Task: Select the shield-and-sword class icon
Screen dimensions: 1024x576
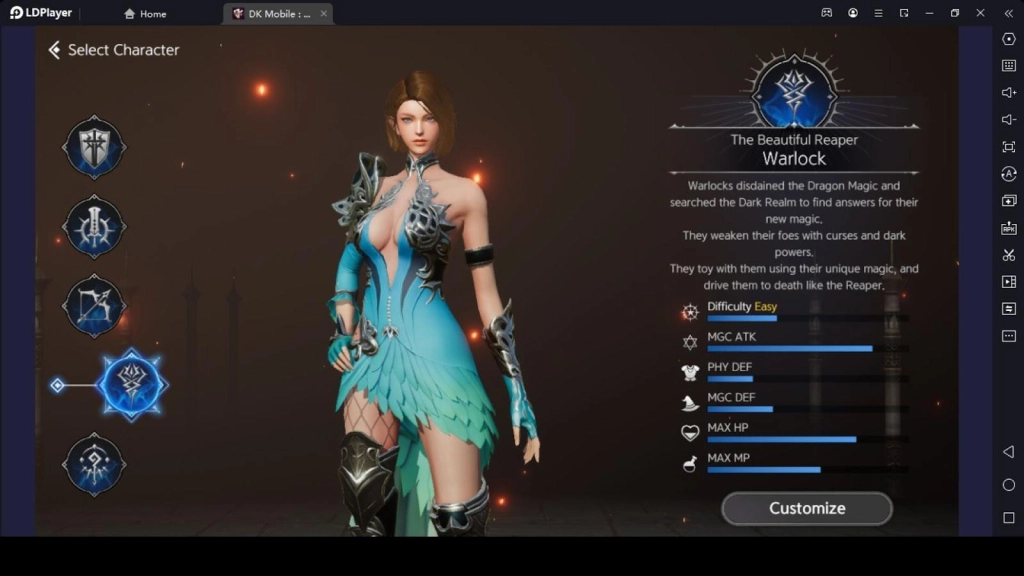Action: (x=94, y=148)
